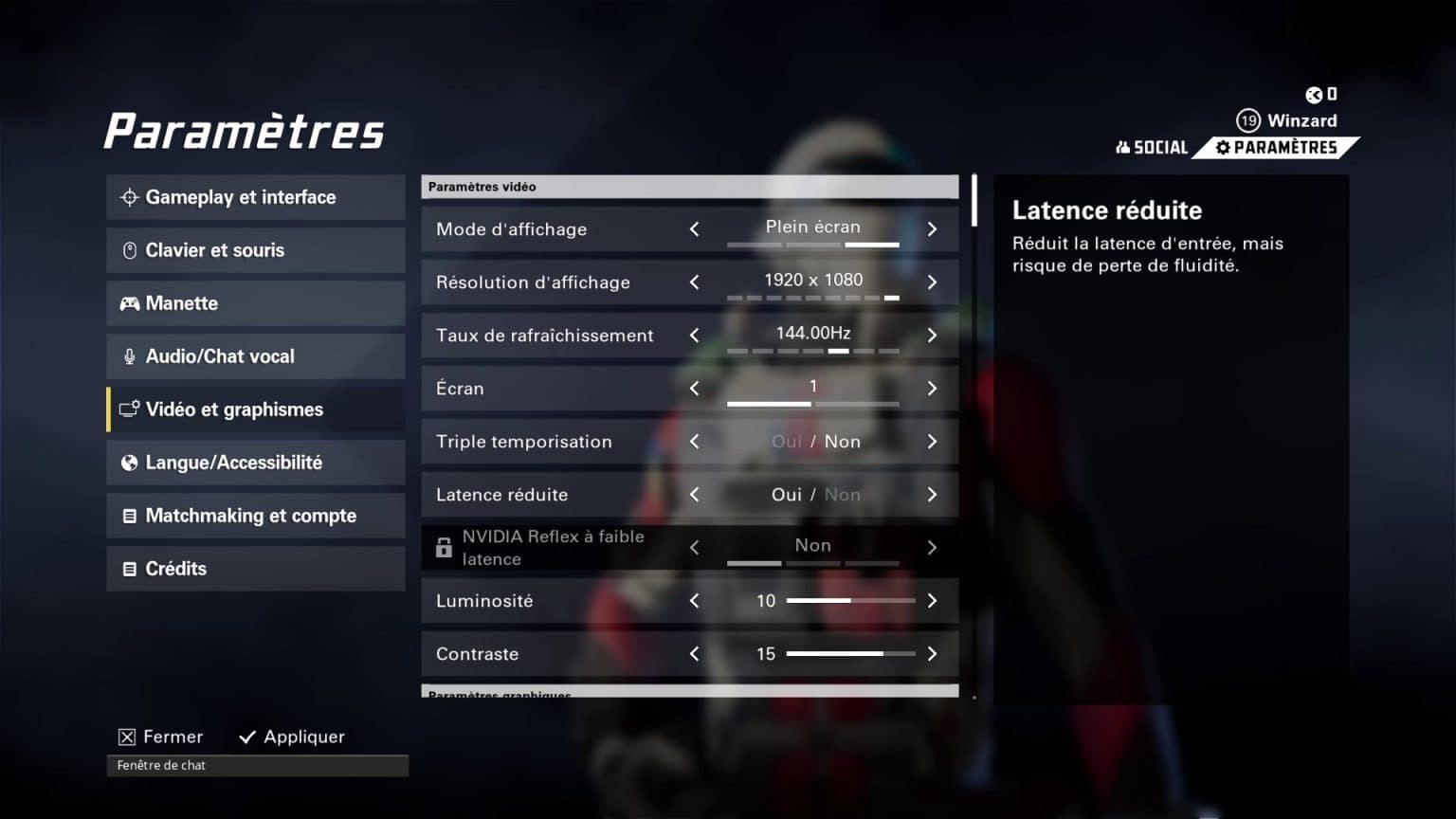Click the Fenêtre de chat input field
The image size is (1456, 819).
[x=257, y=765]
